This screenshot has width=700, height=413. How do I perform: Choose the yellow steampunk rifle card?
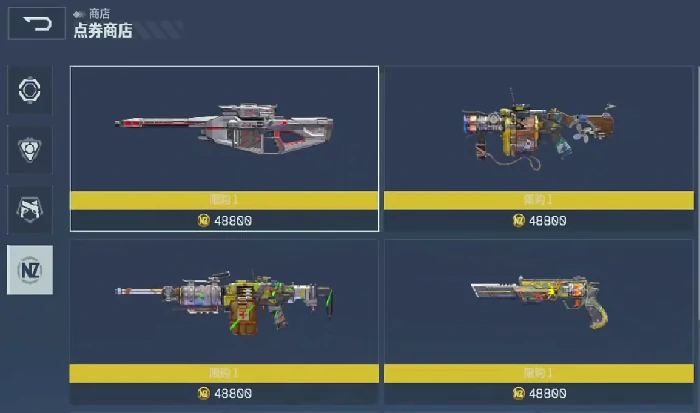pos(539,130)
